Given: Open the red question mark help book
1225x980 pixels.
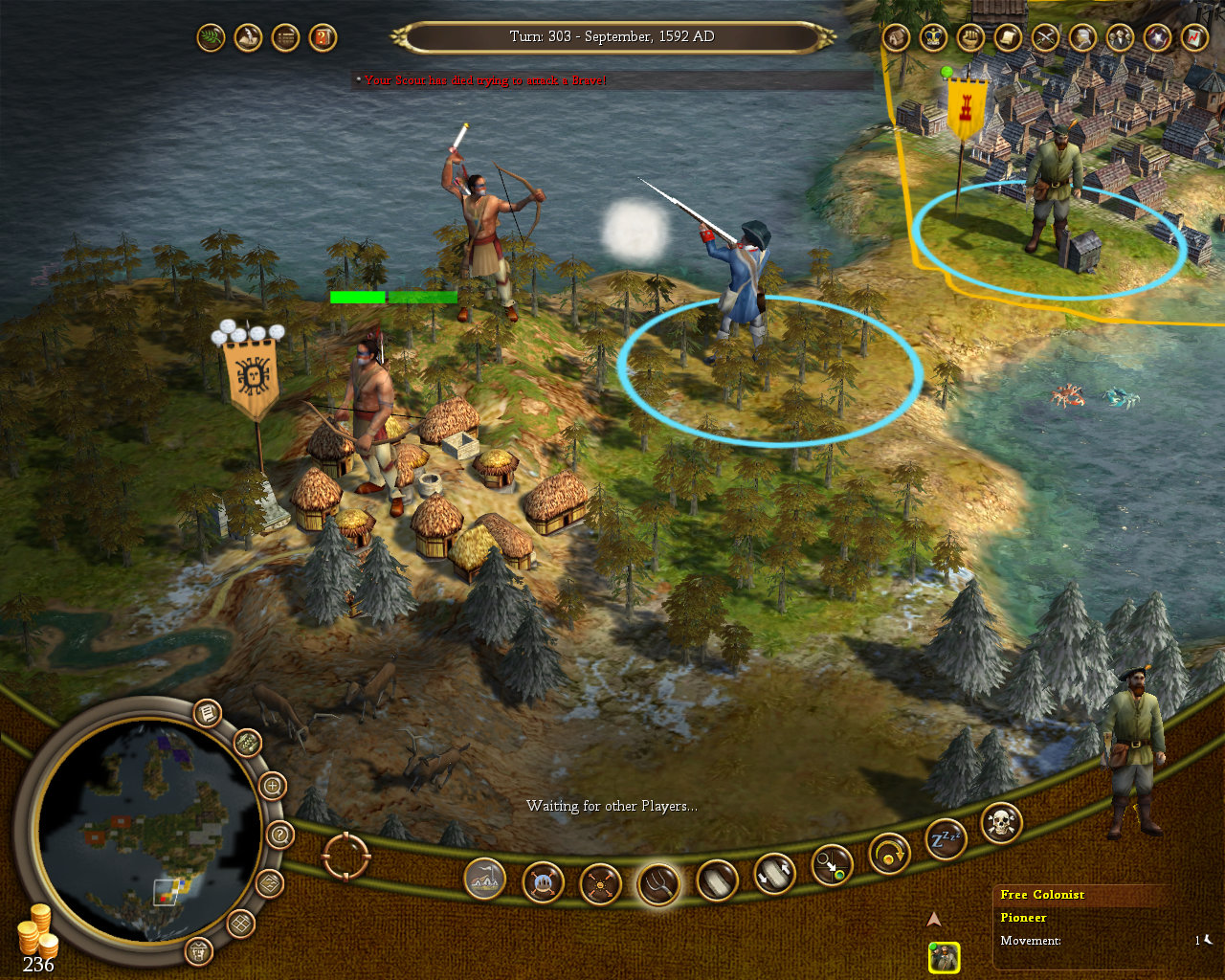Looking at the screenshot, I should click(x=323, y=38).
